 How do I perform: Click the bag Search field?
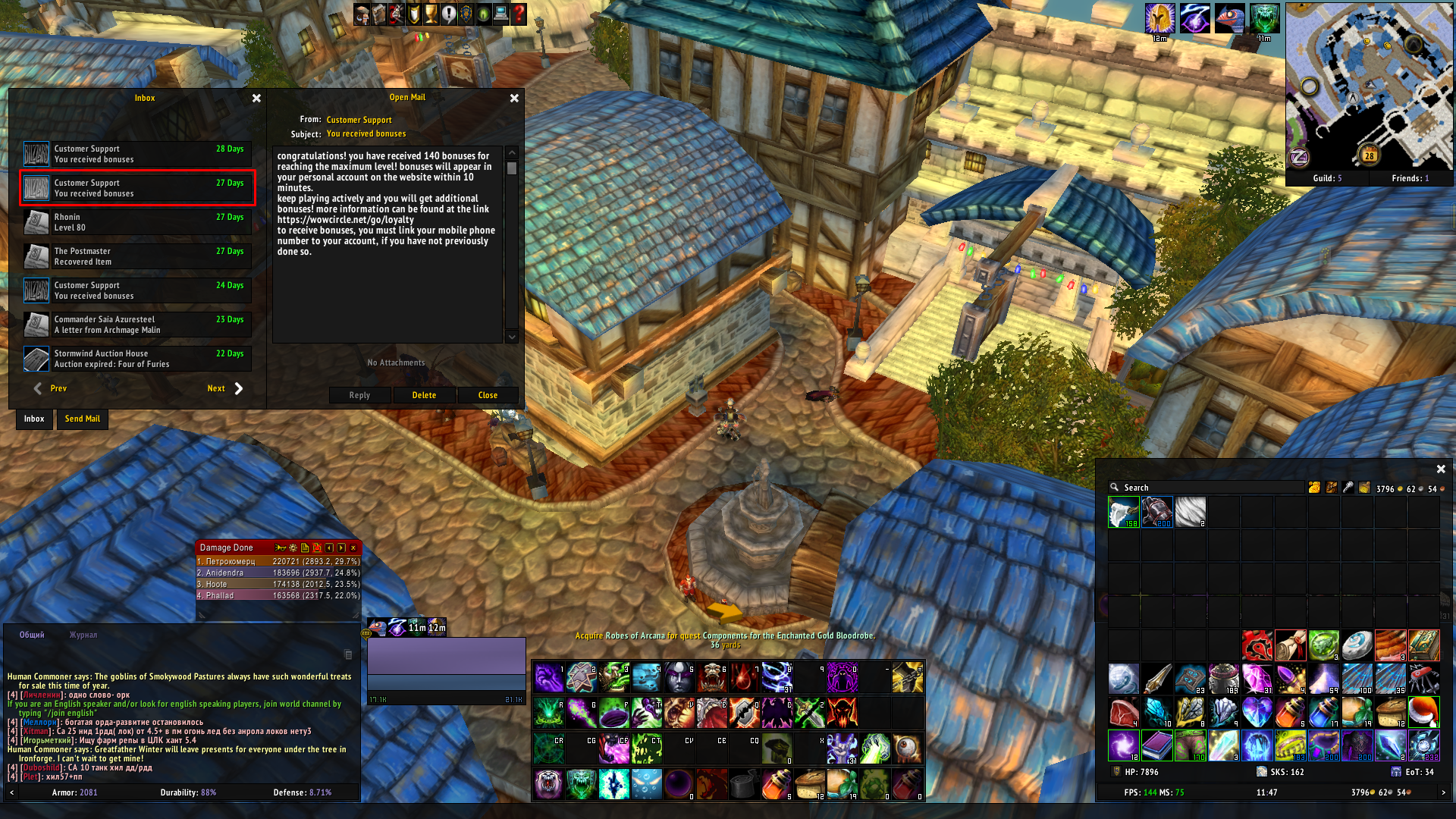(1210, 488)
